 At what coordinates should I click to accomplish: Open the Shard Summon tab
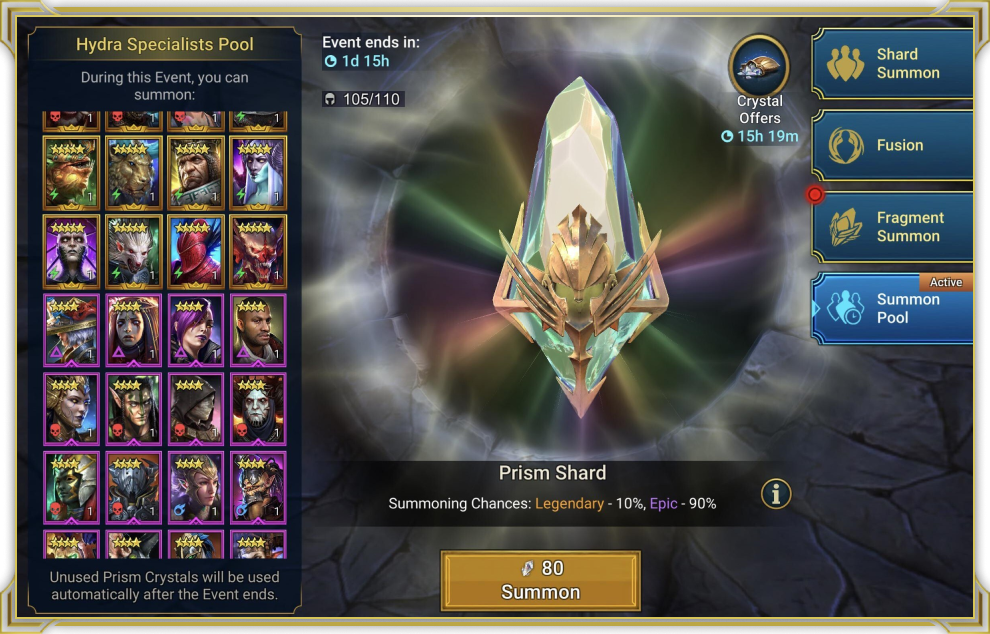coord(892,64)
